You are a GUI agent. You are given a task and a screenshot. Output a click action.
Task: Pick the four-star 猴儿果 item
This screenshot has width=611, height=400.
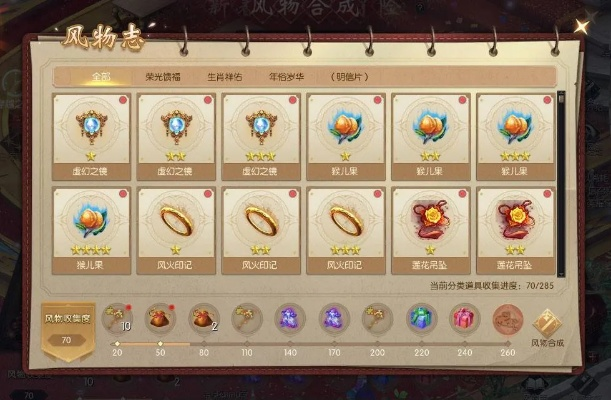coord(90,222)
